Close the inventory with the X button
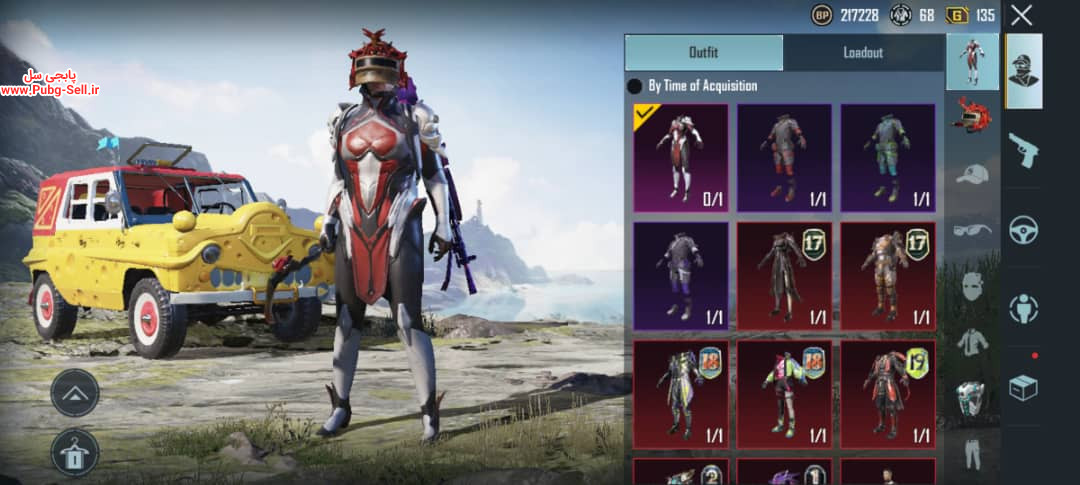Image resolution: width=1080 pixels, height=485 pixels. point(1021,15)
